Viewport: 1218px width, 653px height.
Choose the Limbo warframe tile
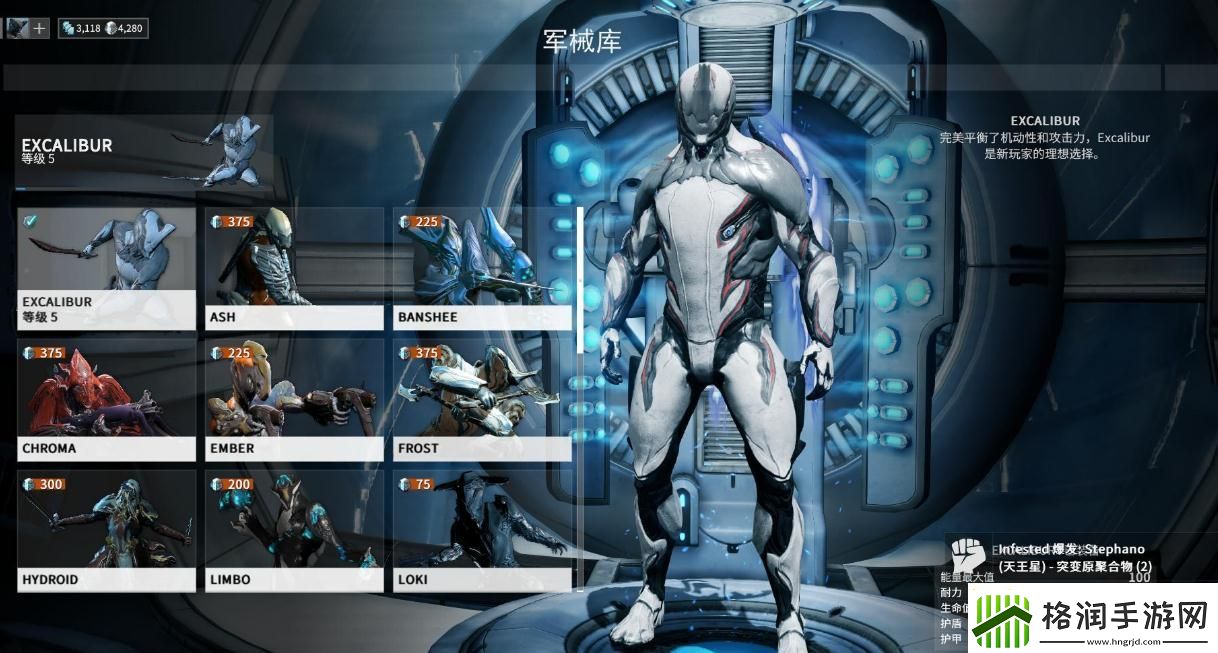(294, 531)
